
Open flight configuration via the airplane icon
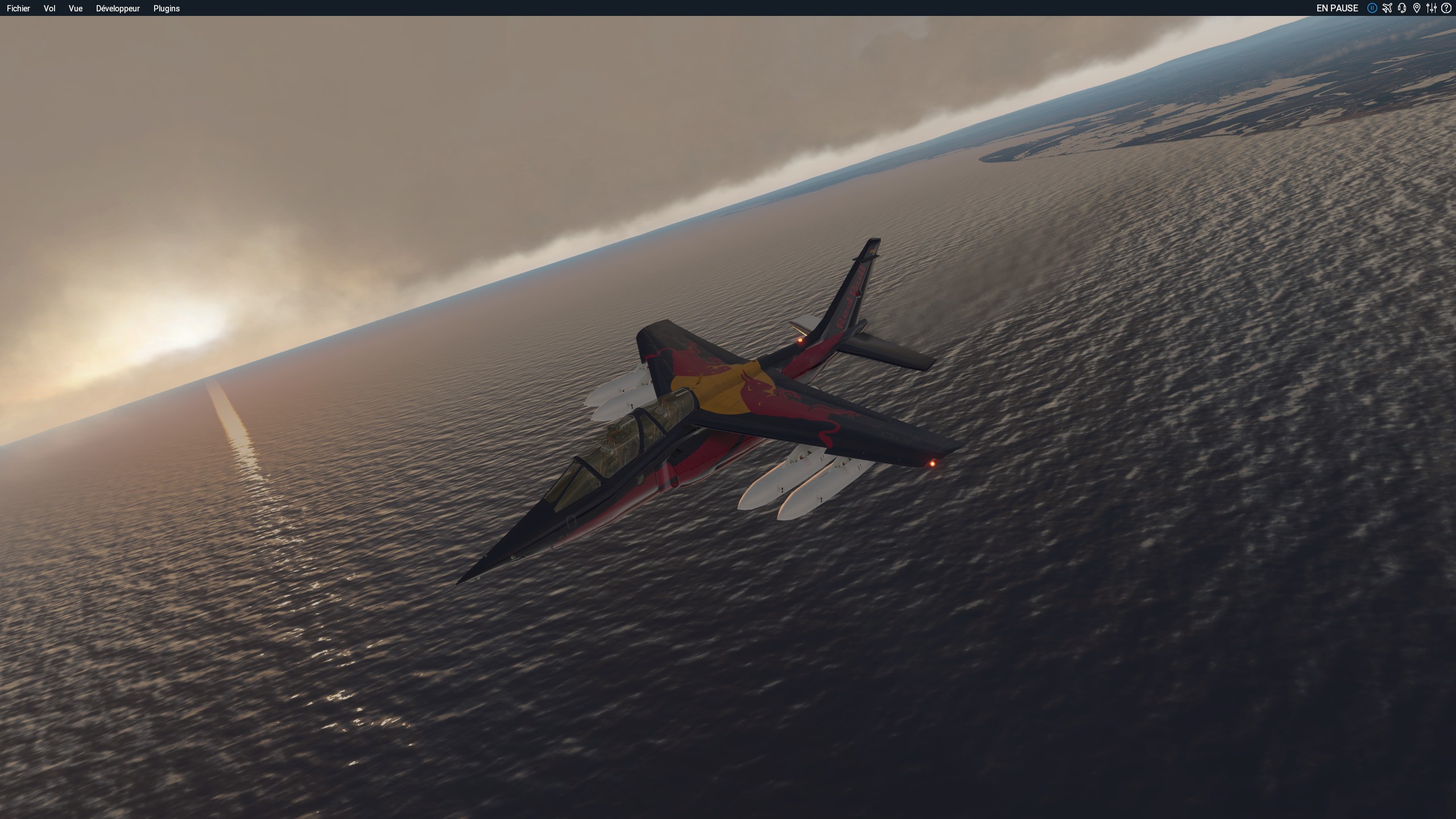1387,8
